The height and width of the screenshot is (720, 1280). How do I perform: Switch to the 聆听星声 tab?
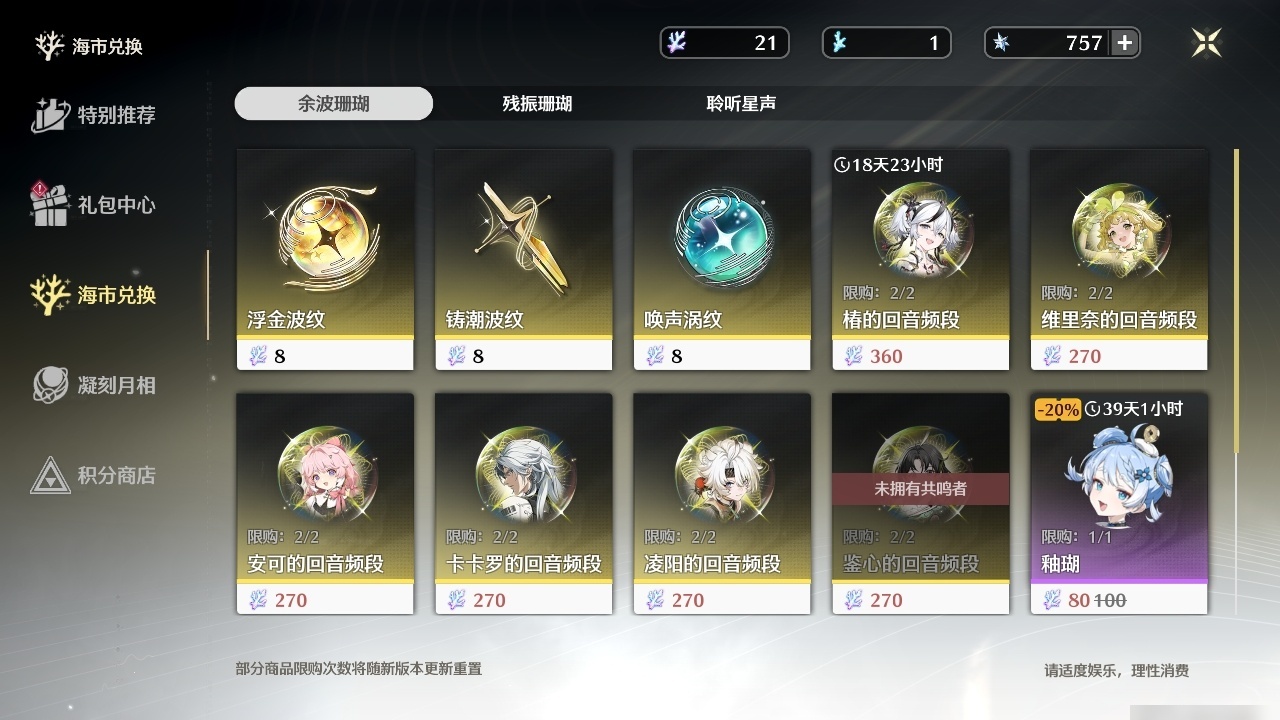pos(740,103)
